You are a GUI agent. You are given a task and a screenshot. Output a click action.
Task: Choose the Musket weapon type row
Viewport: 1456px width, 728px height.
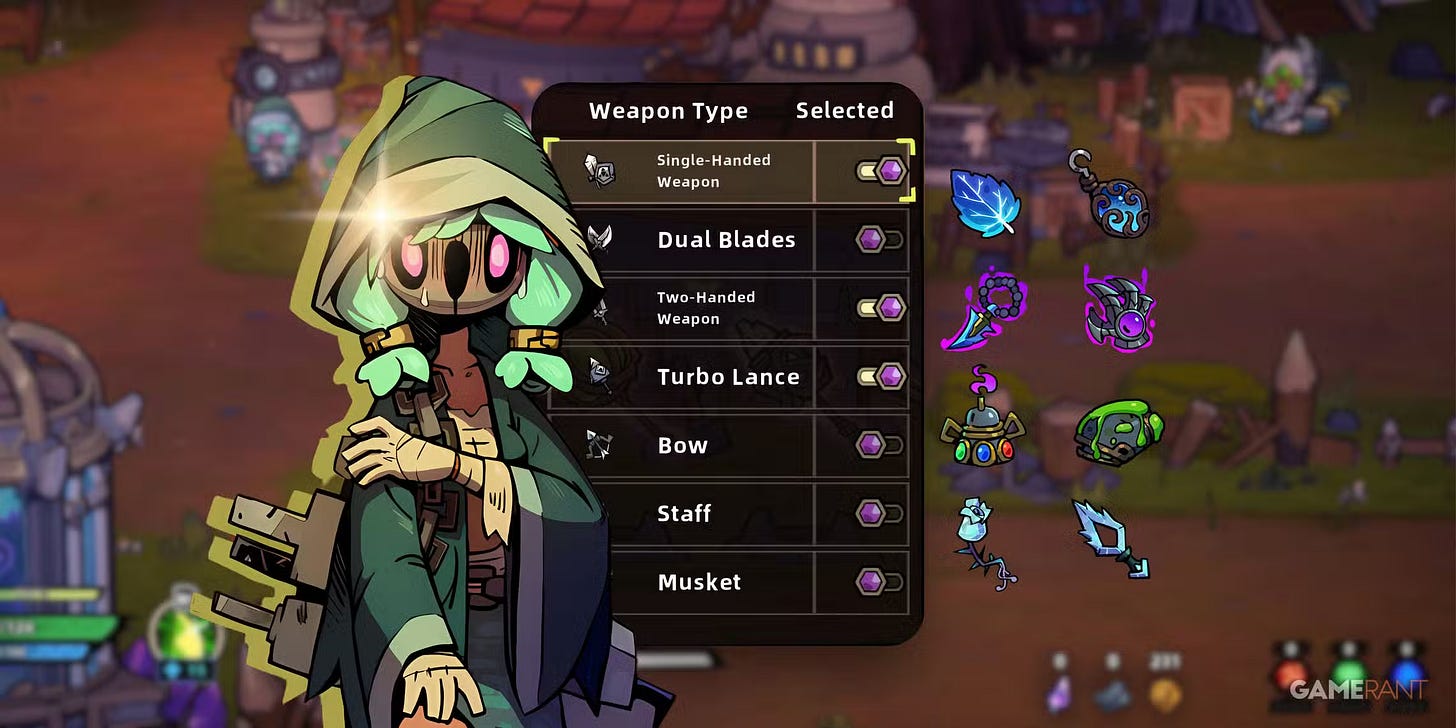click(x=699, y=582)
